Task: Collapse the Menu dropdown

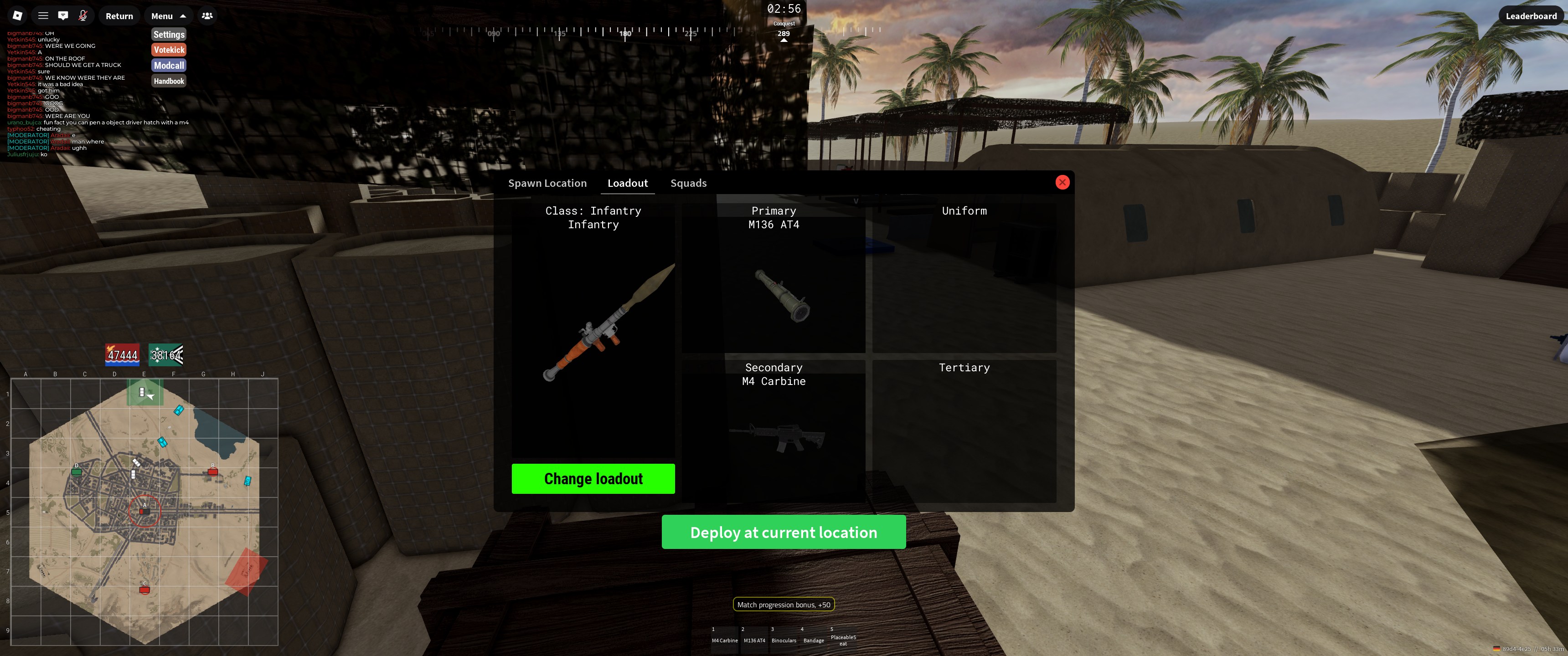Action: 169,16
